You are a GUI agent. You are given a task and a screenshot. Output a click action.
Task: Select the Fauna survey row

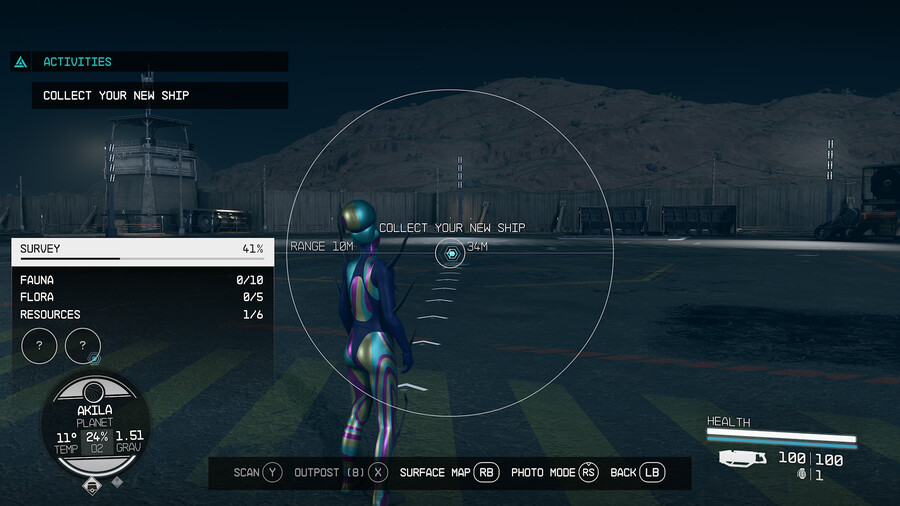[141, 280]
